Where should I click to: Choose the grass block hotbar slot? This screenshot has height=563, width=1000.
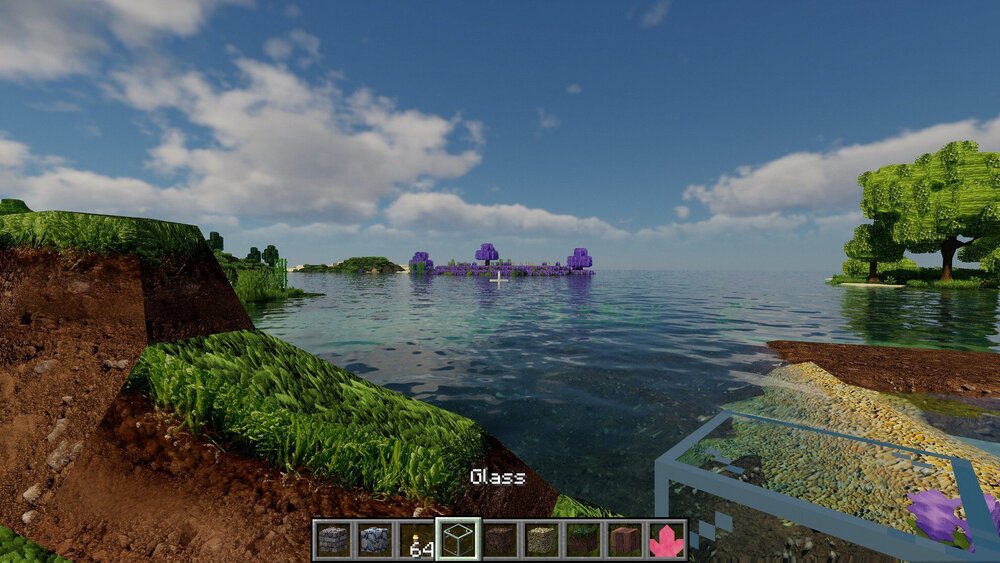click(583, 540)
